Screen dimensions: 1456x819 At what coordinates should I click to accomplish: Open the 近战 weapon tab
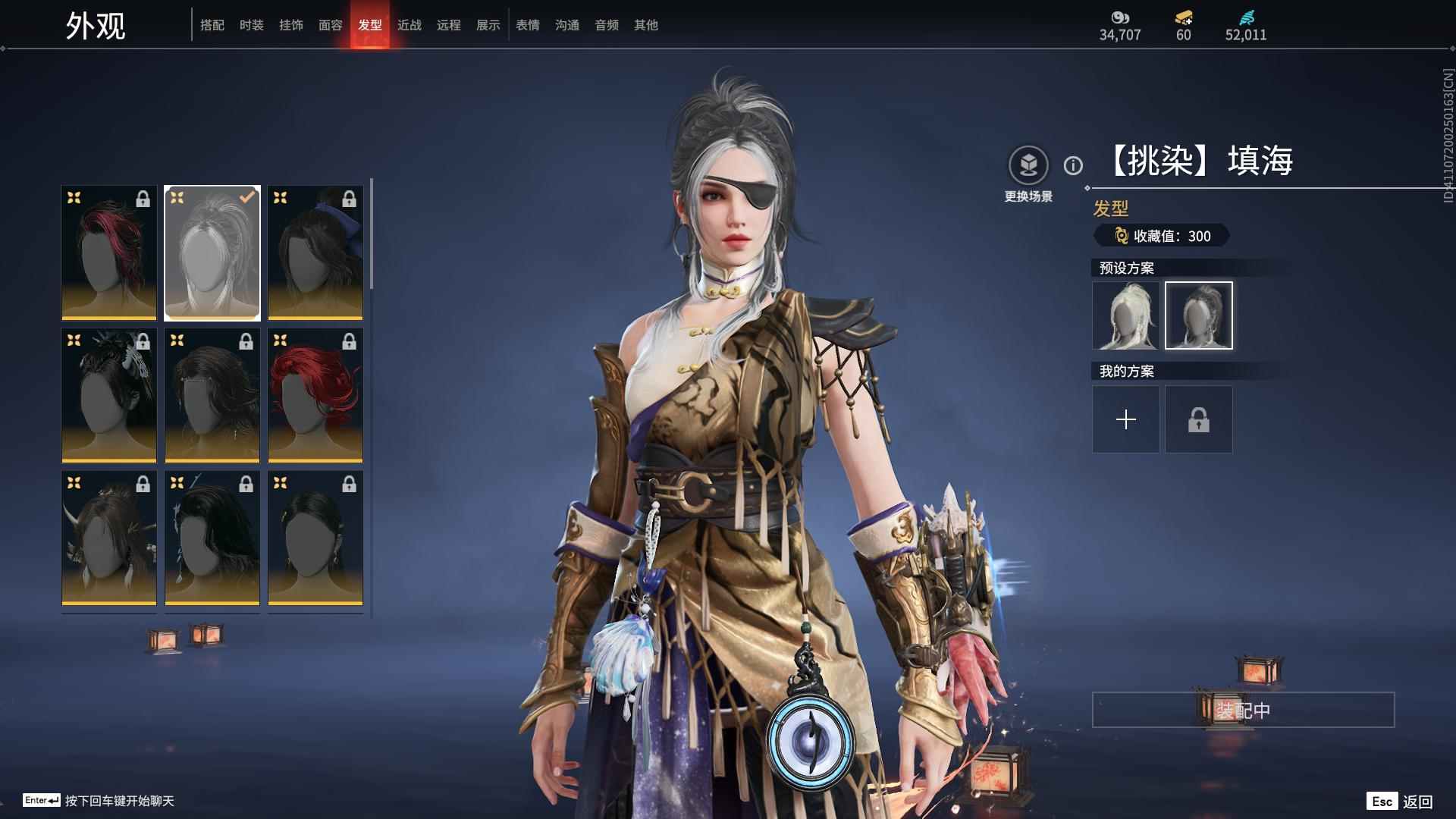(x=409, y=25)
